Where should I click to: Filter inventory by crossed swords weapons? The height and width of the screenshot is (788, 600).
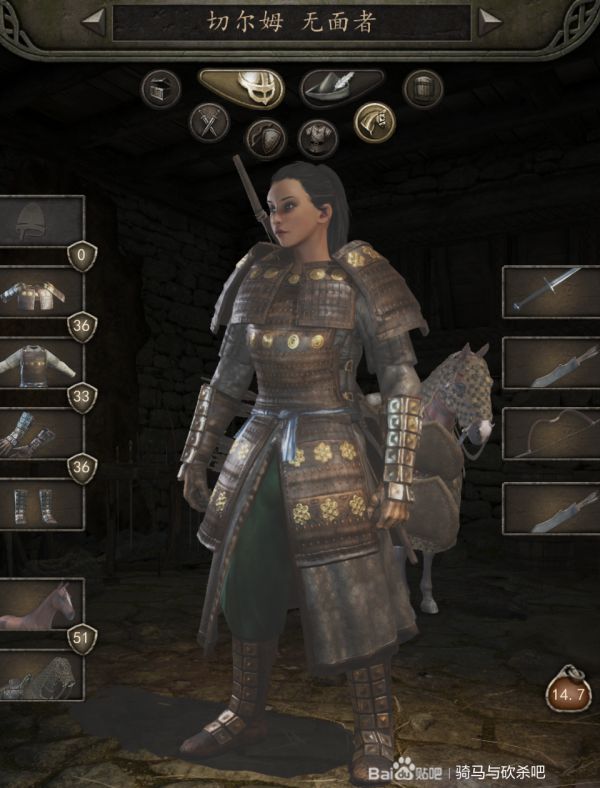209,123
